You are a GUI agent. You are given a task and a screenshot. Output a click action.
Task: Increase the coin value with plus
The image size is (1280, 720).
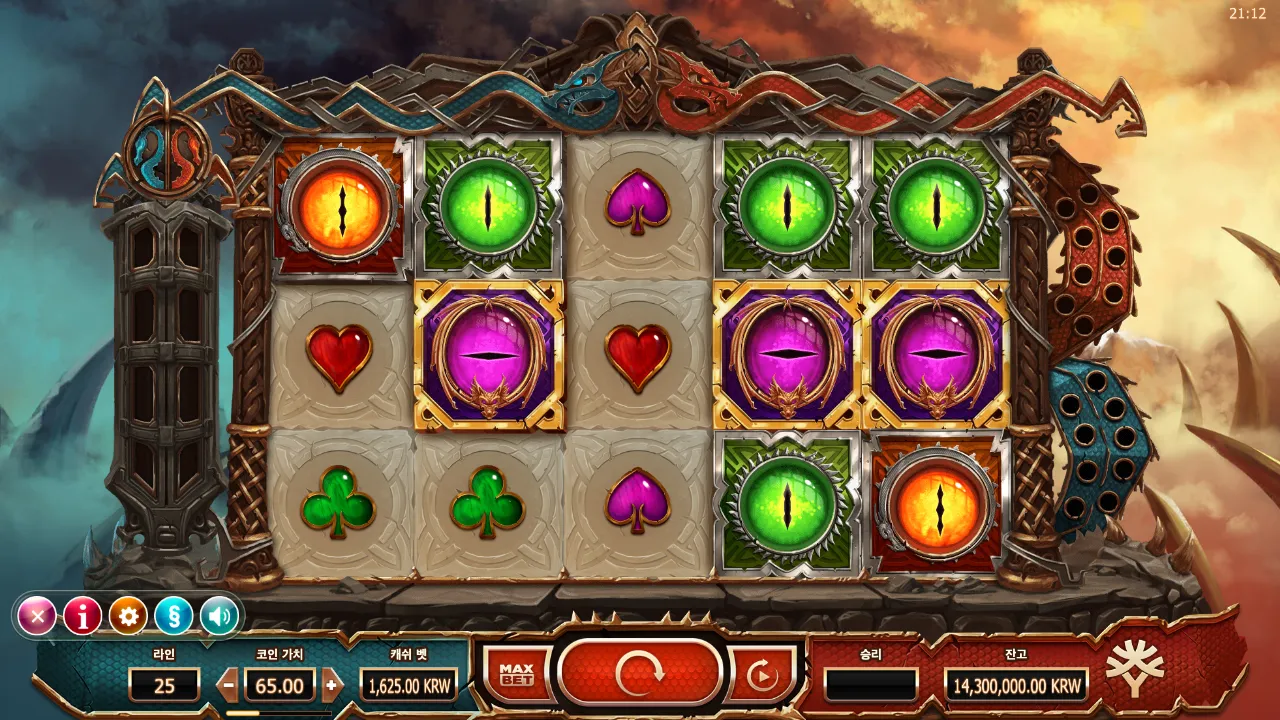(332, 686)
